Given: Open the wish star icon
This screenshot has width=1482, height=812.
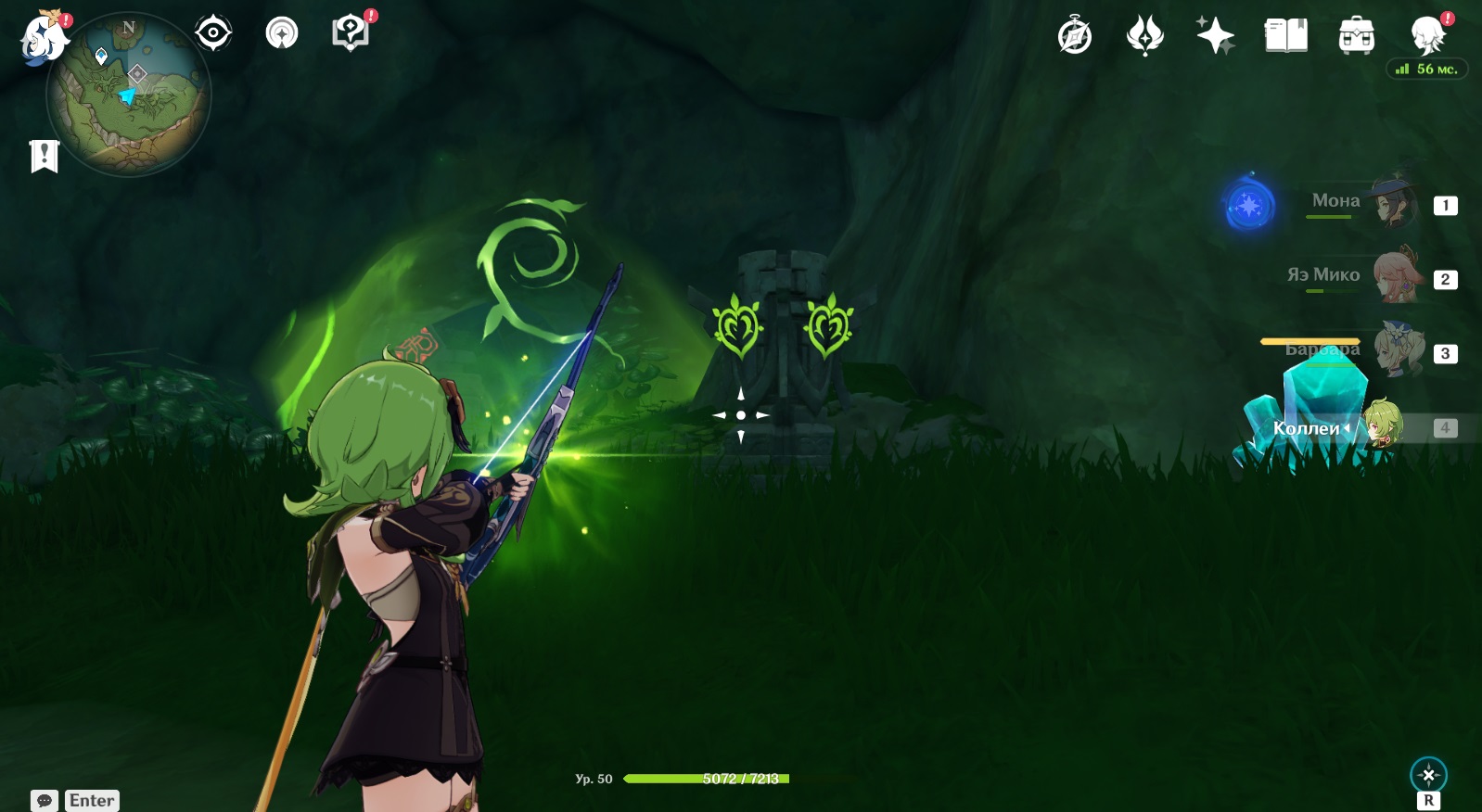Looking at the screenshot, I should 1215,36.
